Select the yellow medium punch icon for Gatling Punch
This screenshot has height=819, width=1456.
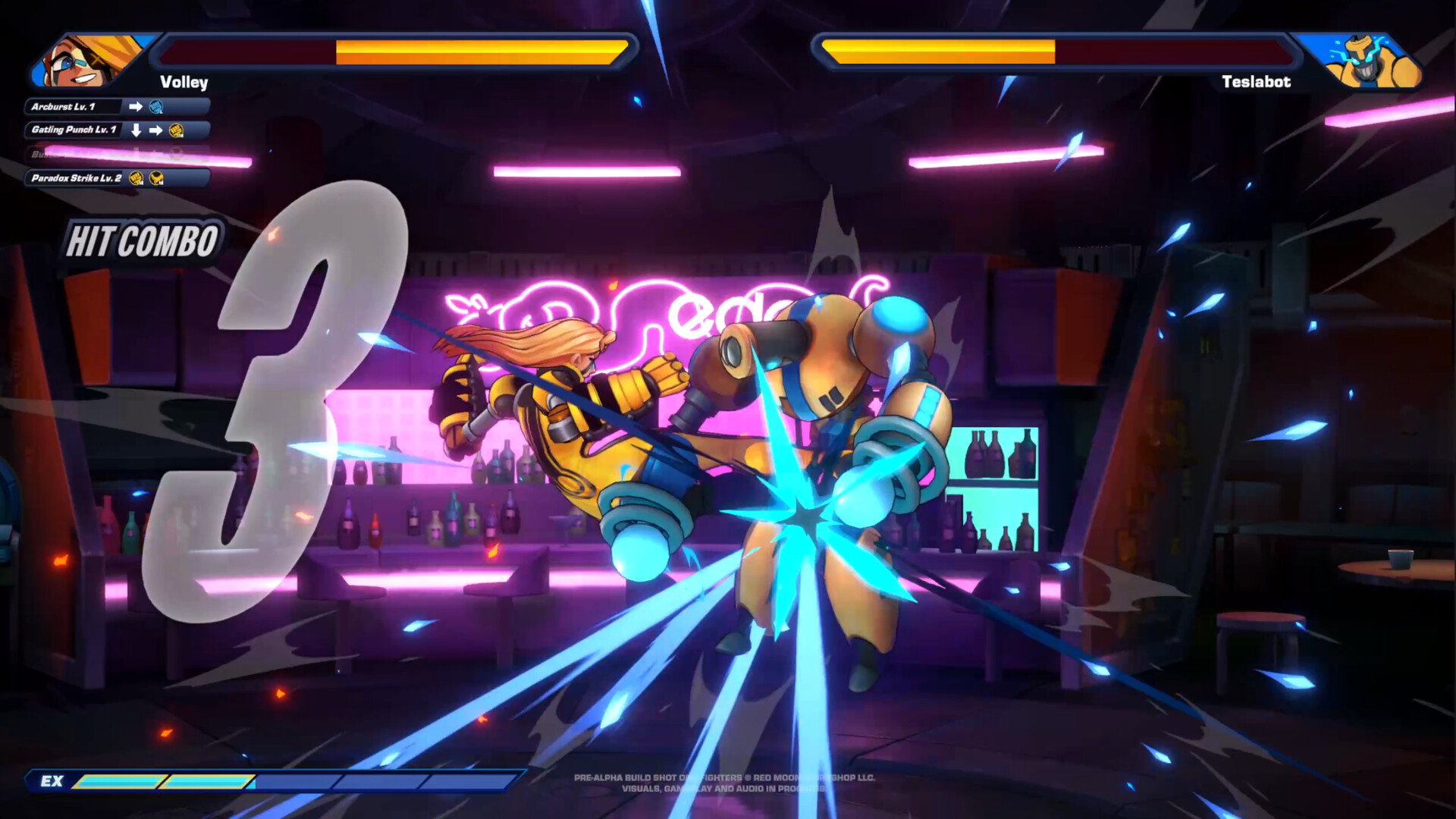177,130
